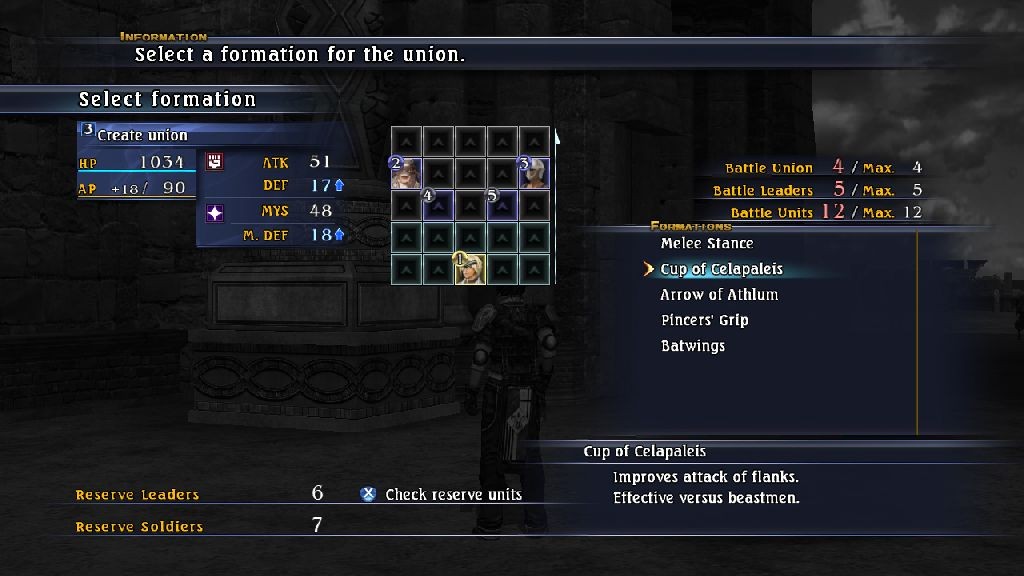Select the Melee Stance formation

coord(707,243)
